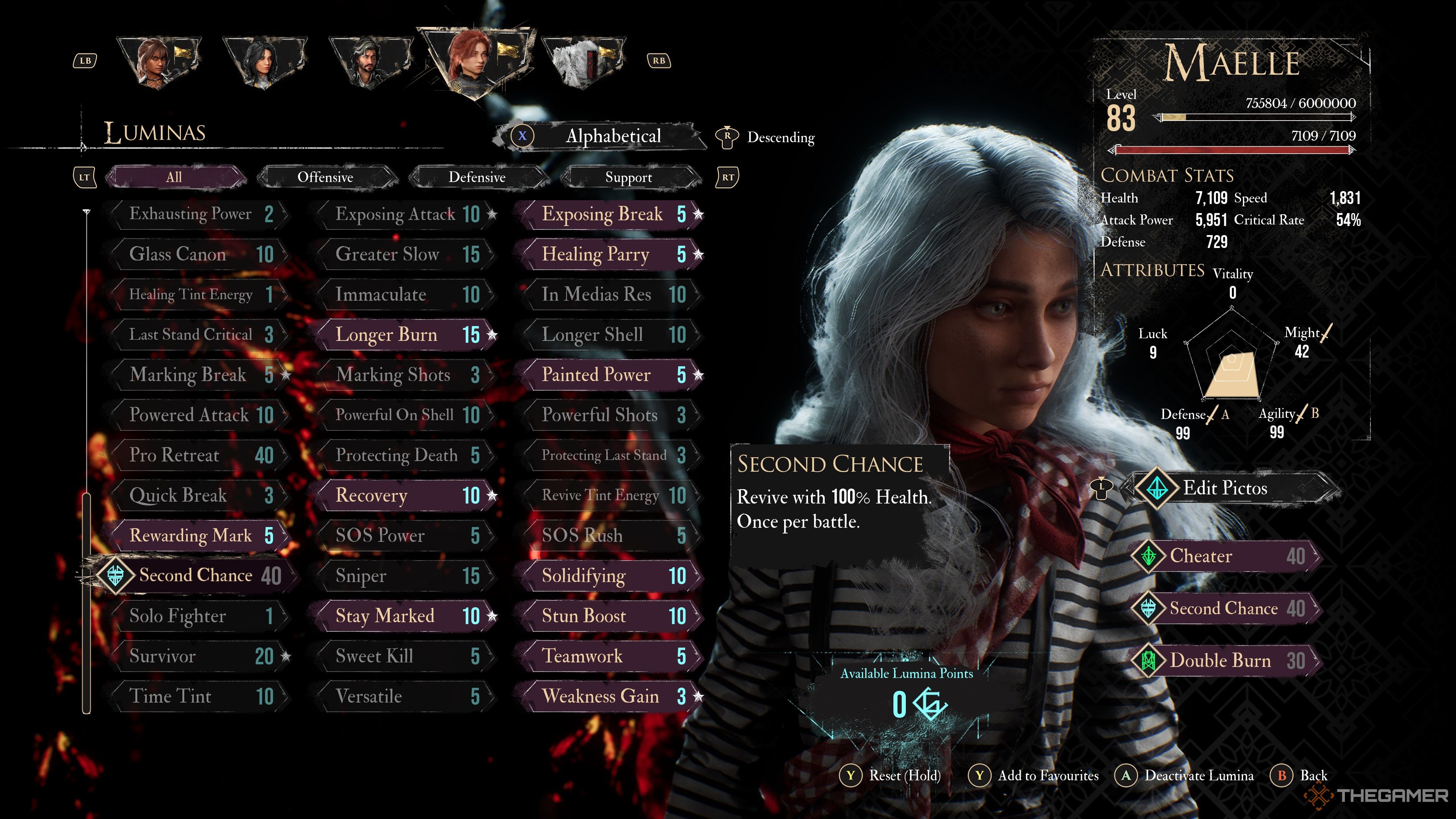
Task: Select the Cheater picto slot
Action: [1224, 556]
